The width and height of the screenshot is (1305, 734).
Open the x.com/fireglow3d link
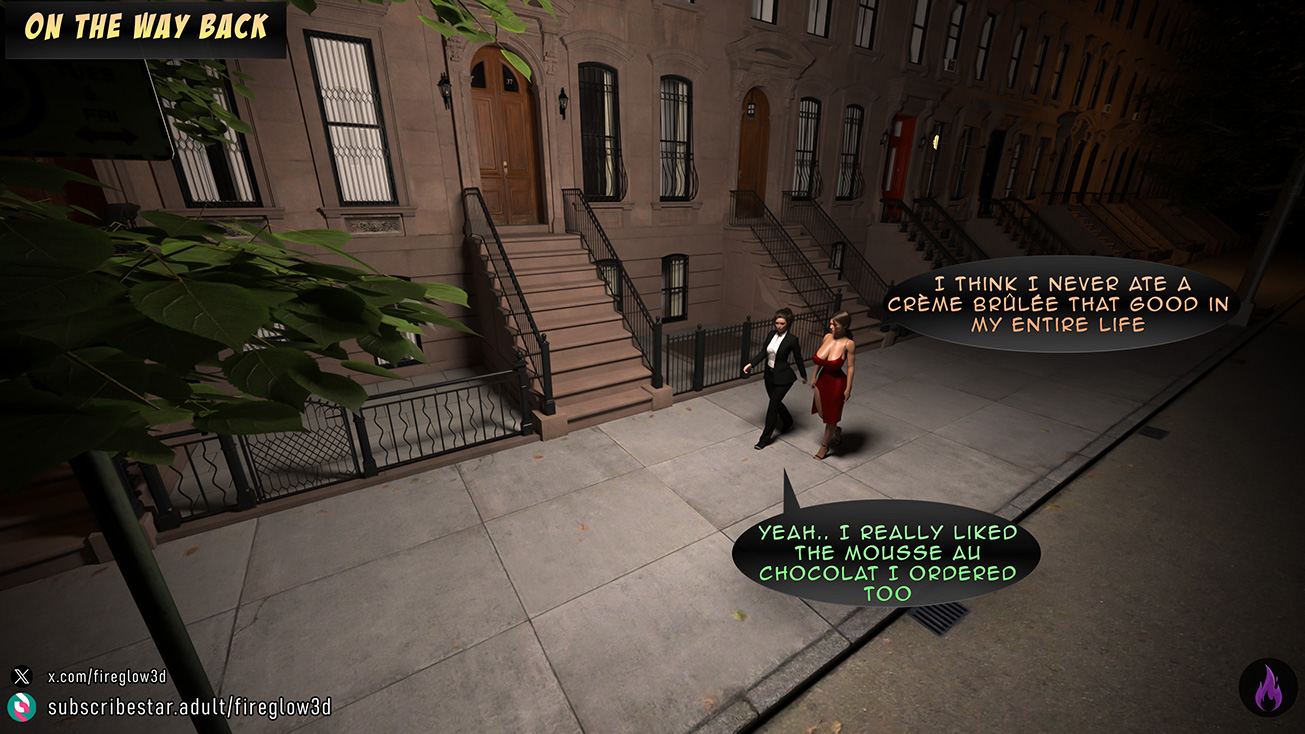[107, 677]
